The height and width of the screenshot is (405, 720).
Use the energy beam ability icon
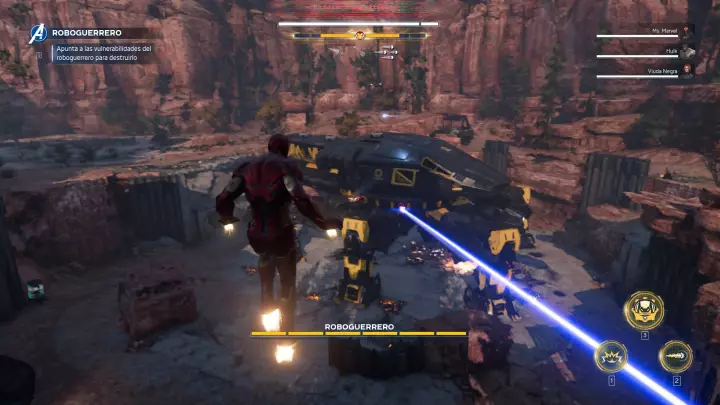click(x=675, y=356)
